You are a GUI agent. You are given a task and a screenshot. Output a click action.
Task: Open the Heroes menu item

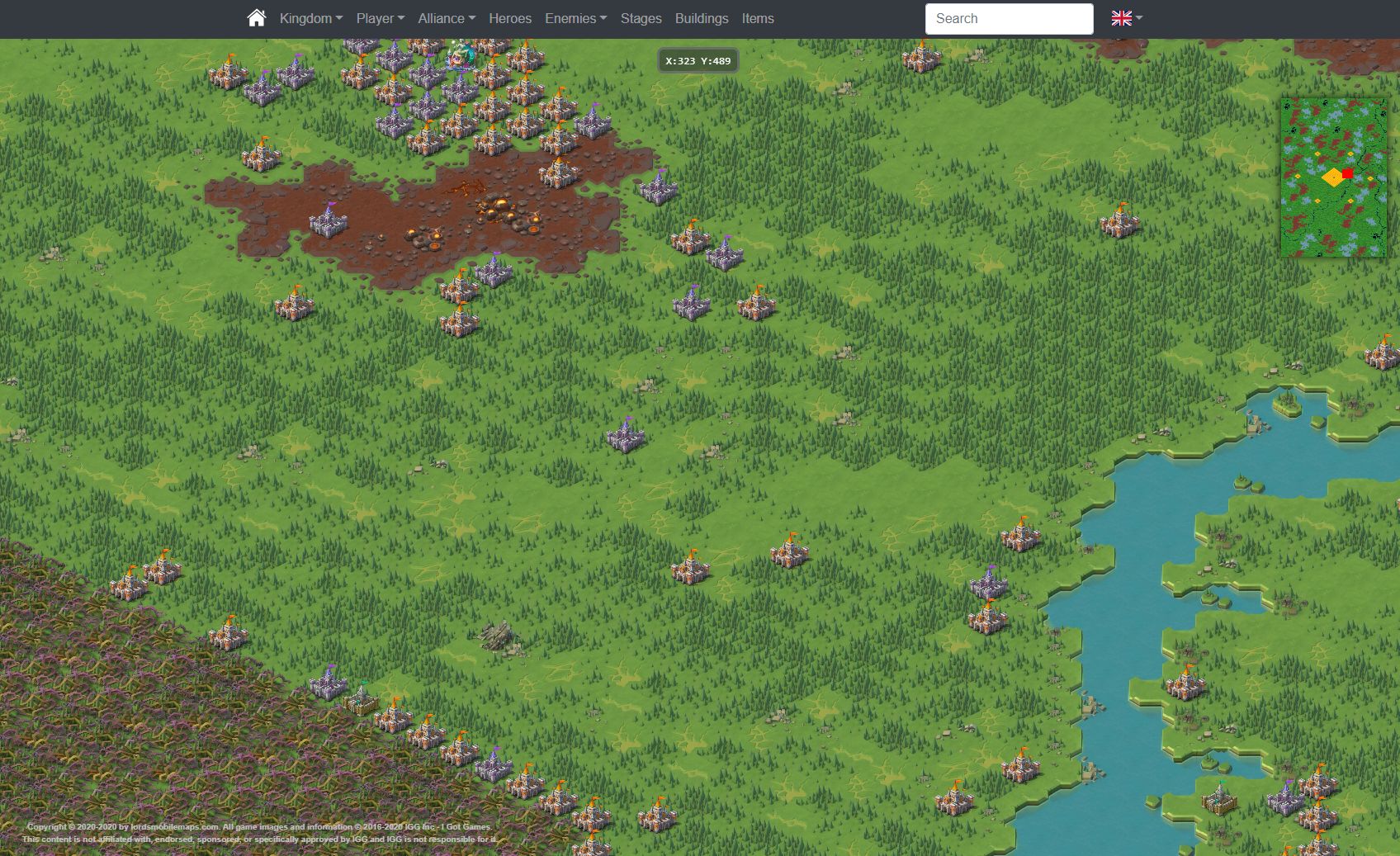(509, 17)
